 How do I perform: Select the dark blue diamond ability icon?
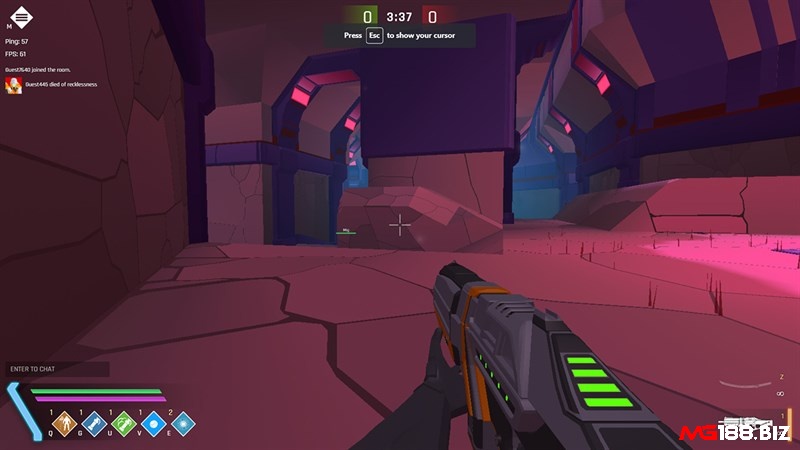coord(94,424)
